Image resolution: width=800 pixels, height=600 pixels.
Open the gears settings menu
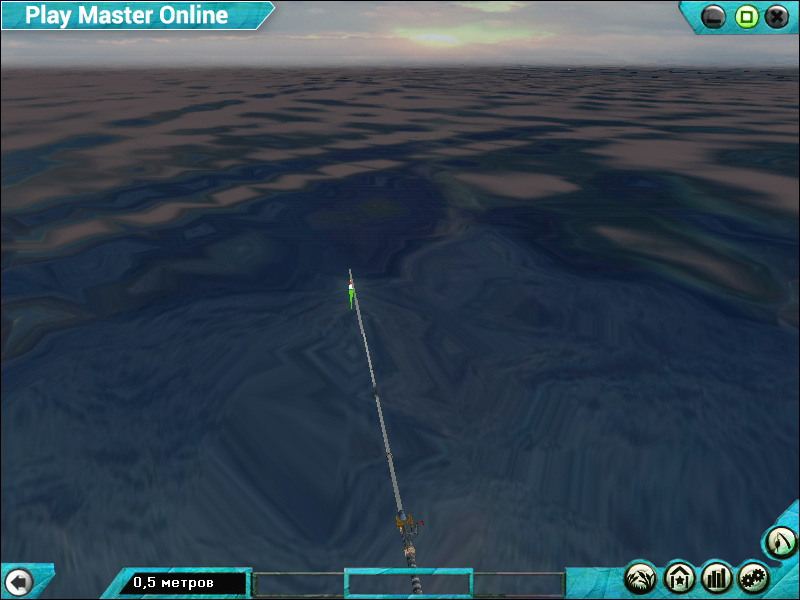click(x=754, y=577)
